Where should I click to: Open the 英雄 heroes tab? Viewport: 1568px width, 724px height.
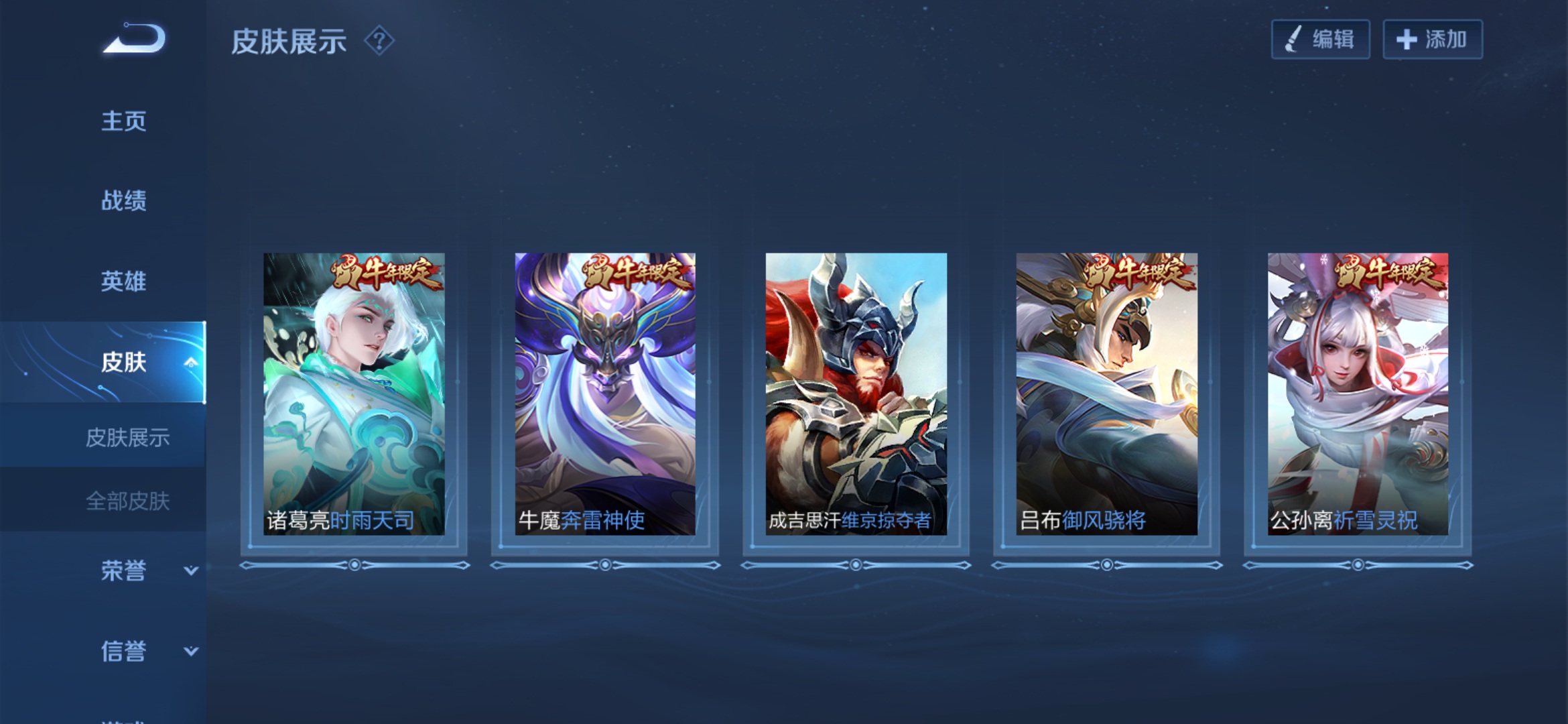coord(123,281)
